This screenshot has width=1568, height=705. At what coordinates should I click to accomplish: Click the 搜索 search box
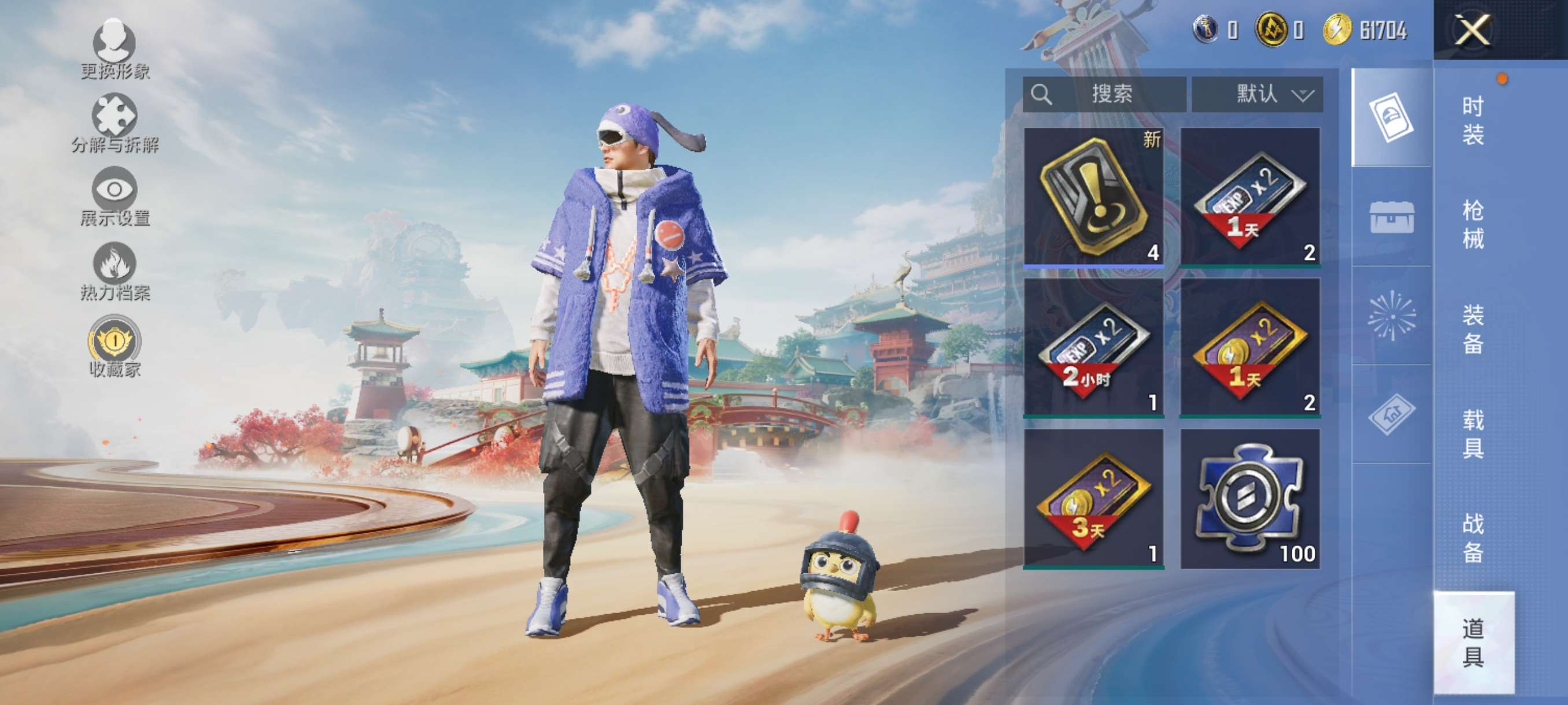1104,94
